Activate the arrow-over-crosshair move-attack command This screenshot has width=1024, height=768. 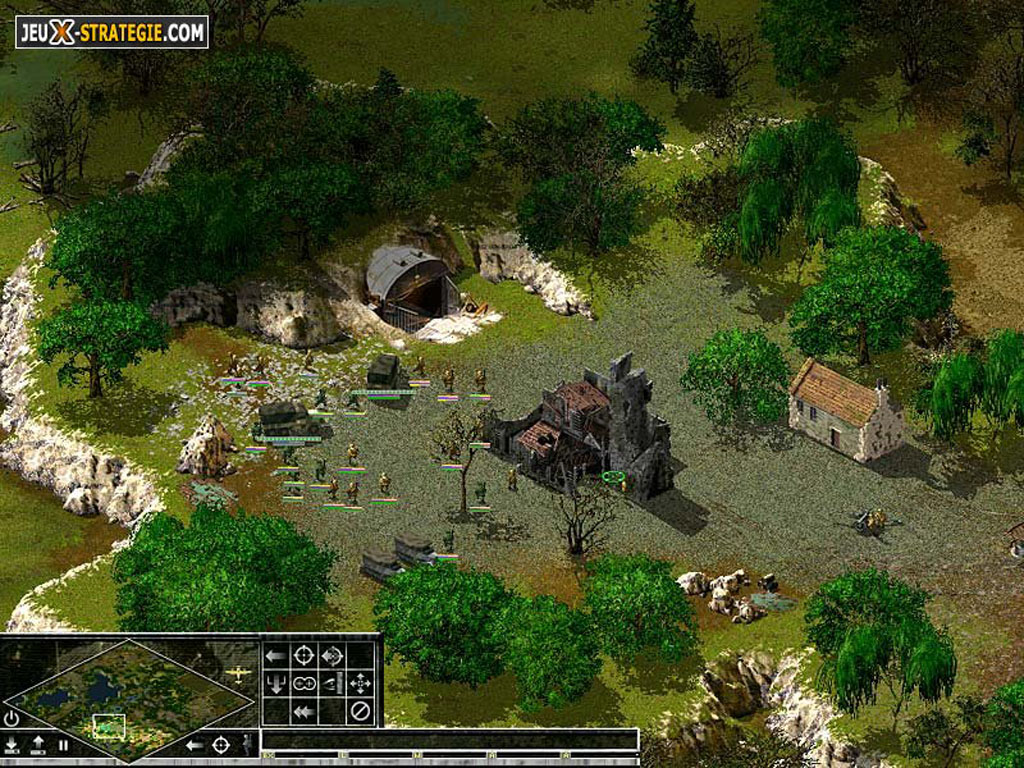tap(332, 655)
